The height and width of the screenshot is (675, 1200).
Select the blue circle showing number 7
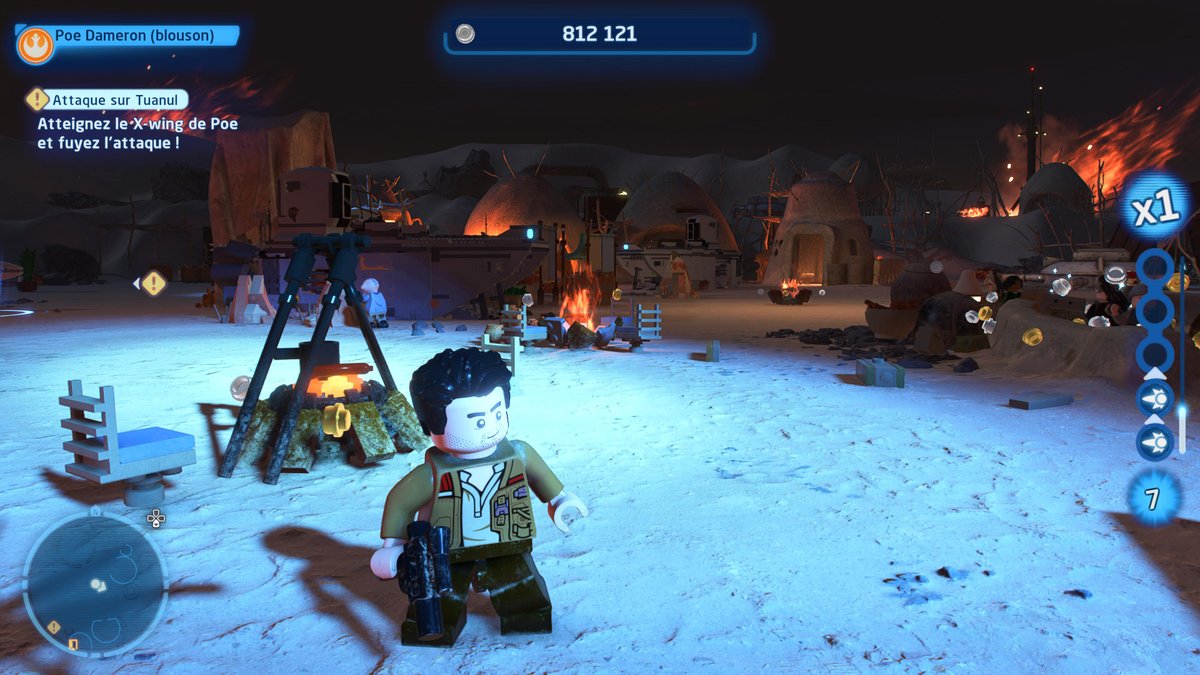coord(1154,497)
